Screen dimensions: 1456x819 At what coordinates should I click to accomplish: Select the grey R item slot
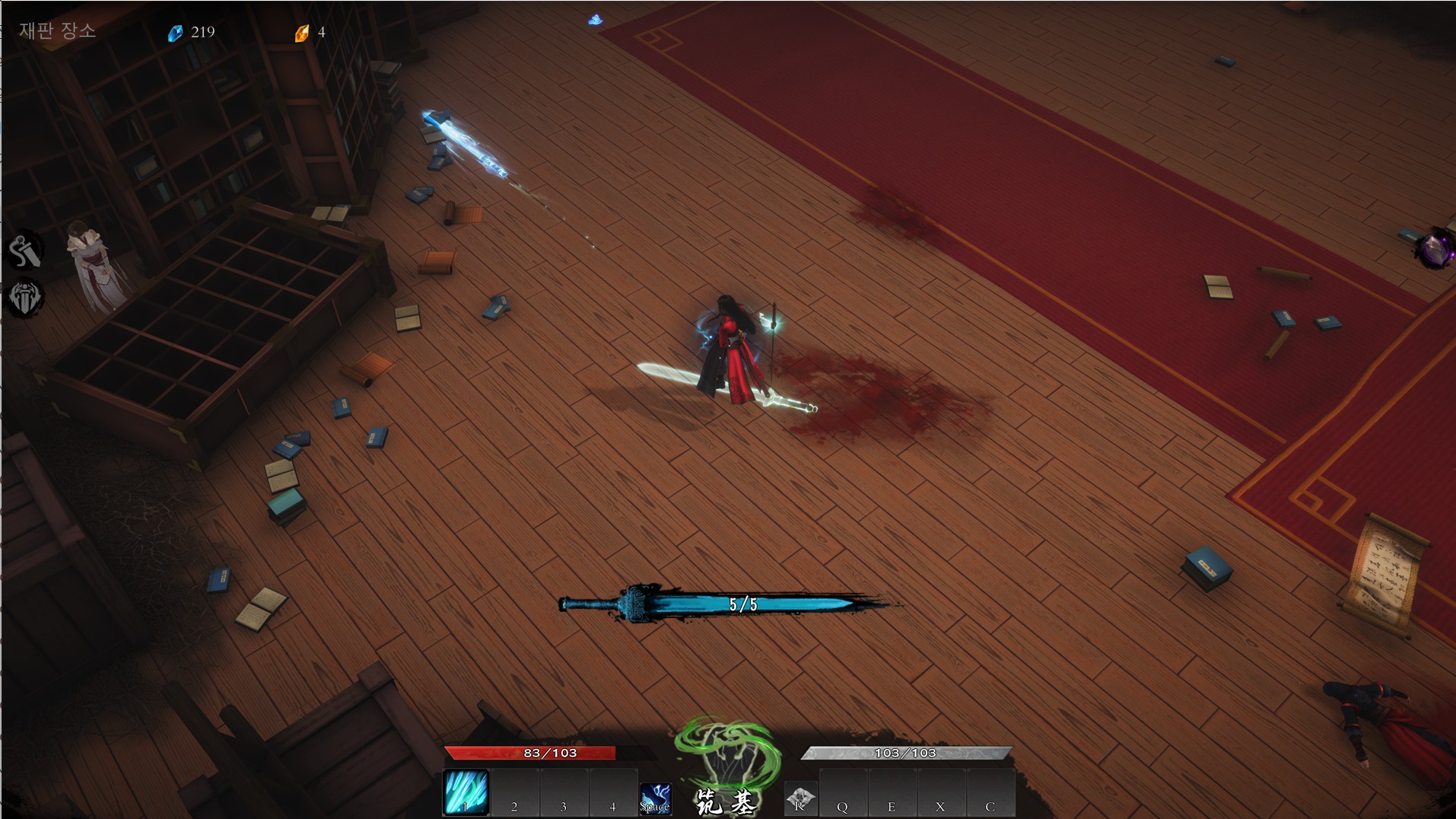[x=800, y=798]
